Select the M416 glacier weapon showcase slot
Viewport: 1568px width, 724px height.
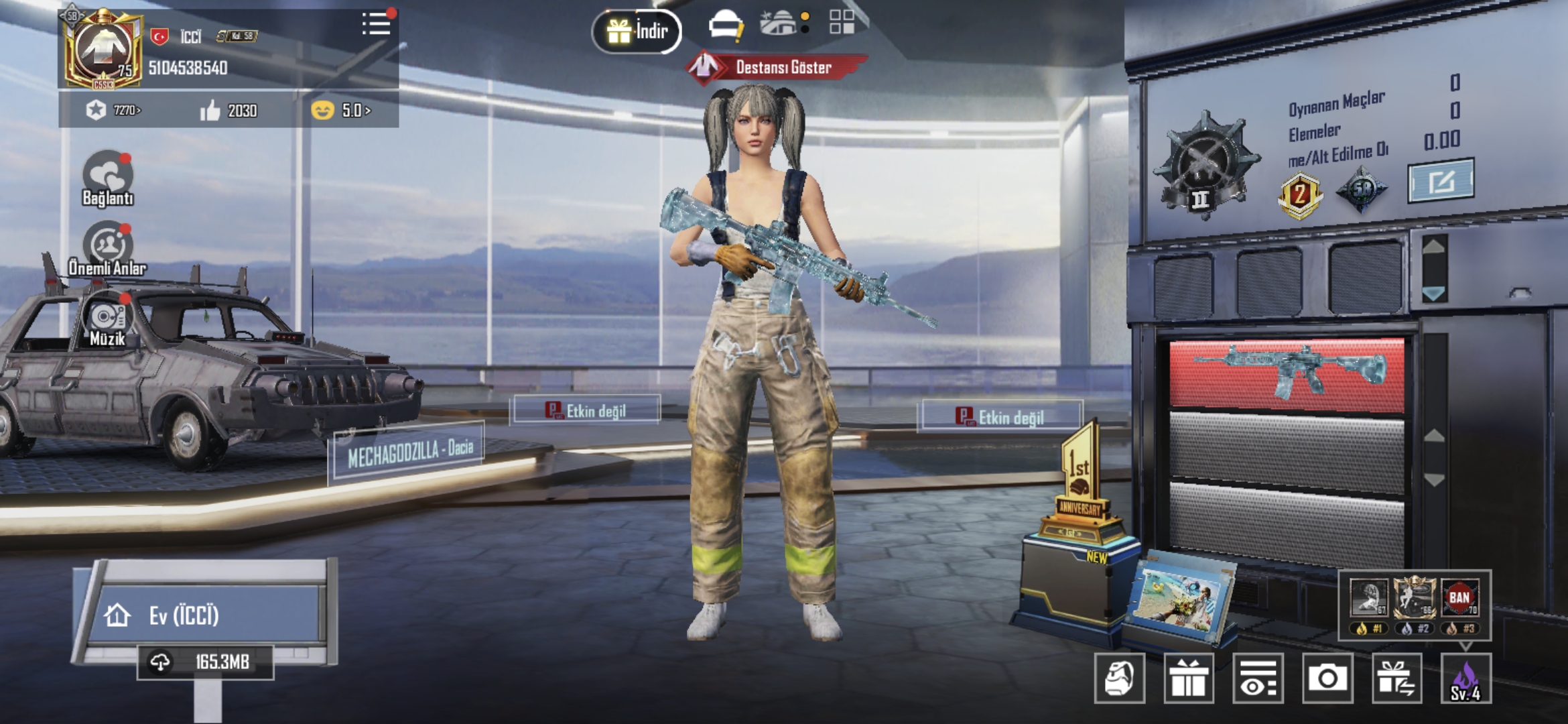(1287, 374)
